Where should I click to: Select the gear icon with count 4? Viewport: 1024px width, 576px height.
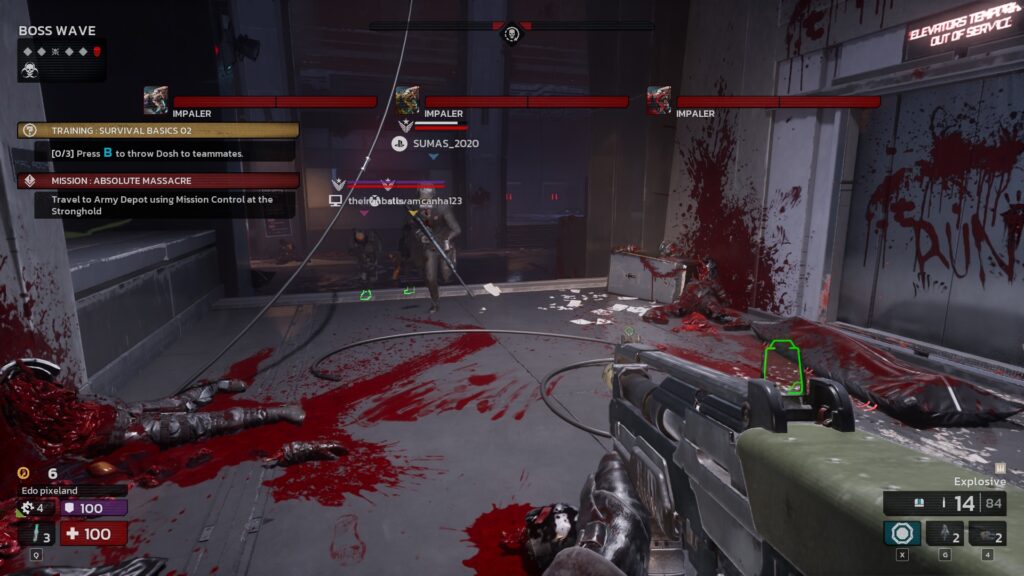pos(28,508)
